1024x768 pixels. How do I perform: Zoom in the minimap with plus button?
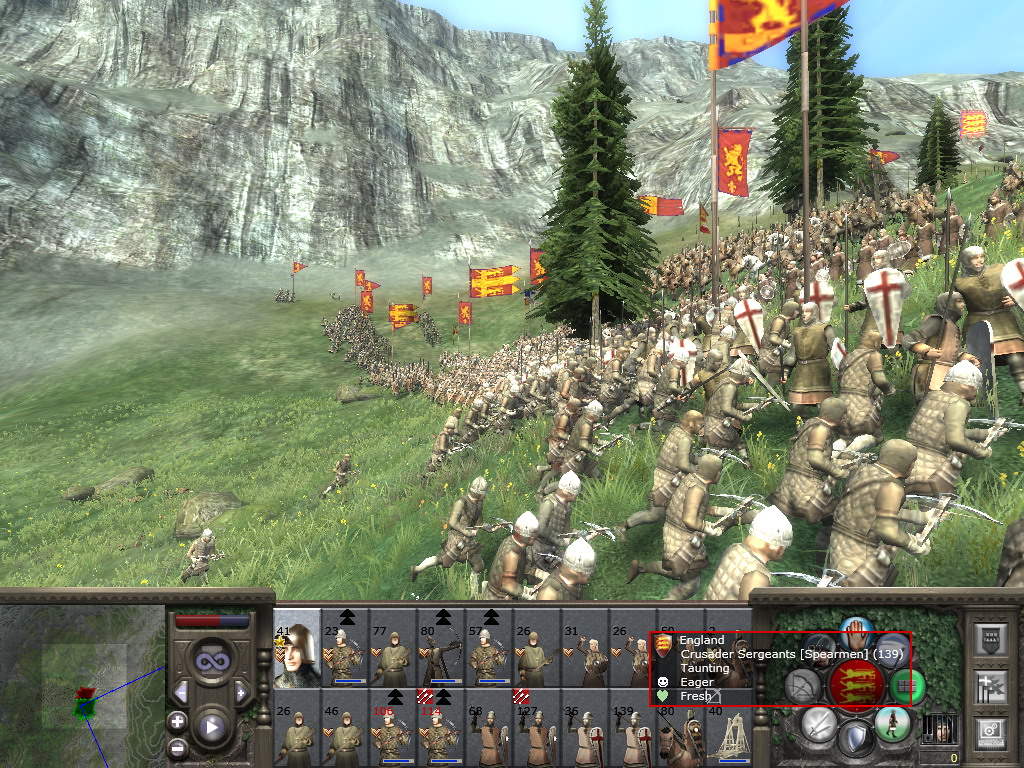(x=177, y=721)
